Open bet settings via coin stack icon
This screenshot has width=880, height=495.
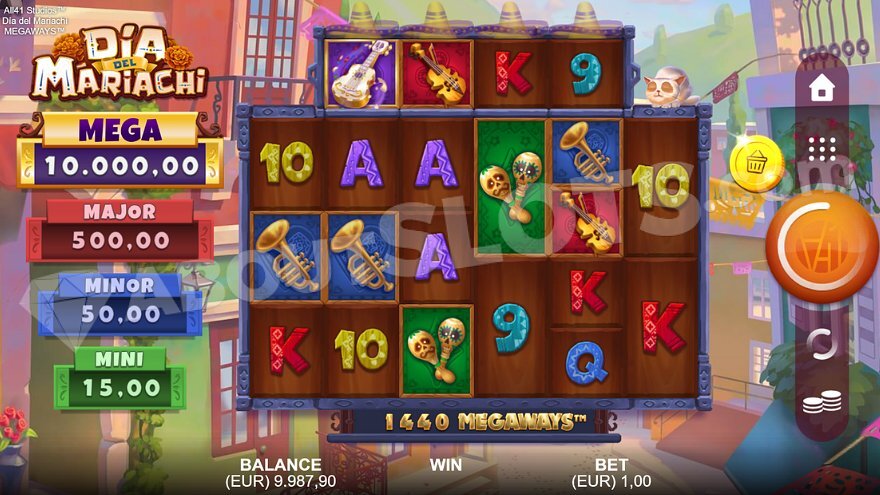821,402
